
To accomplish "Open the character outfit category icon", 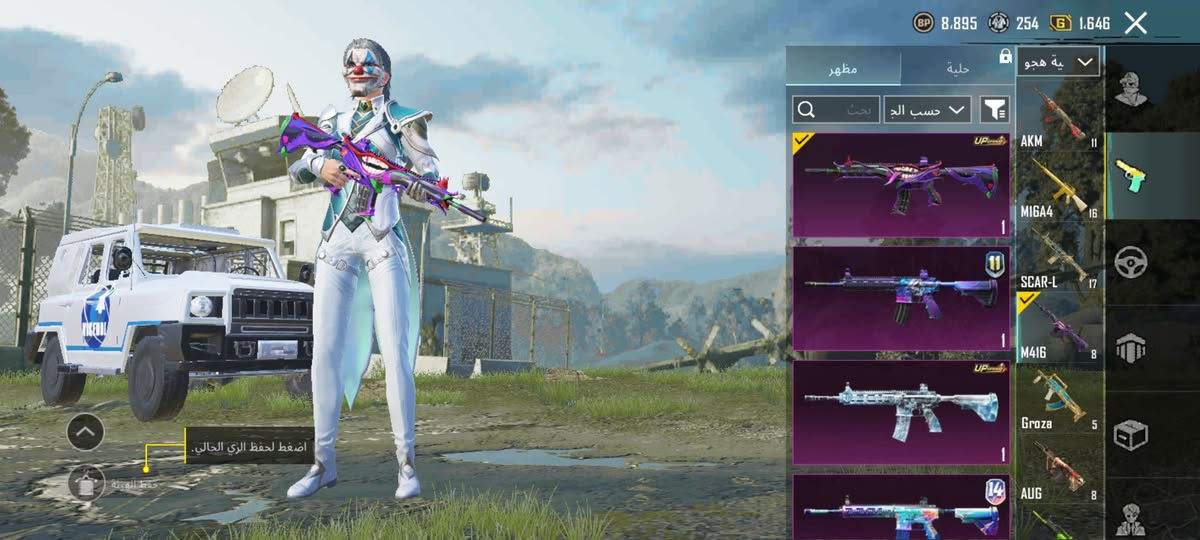I will click(1132, 88).
